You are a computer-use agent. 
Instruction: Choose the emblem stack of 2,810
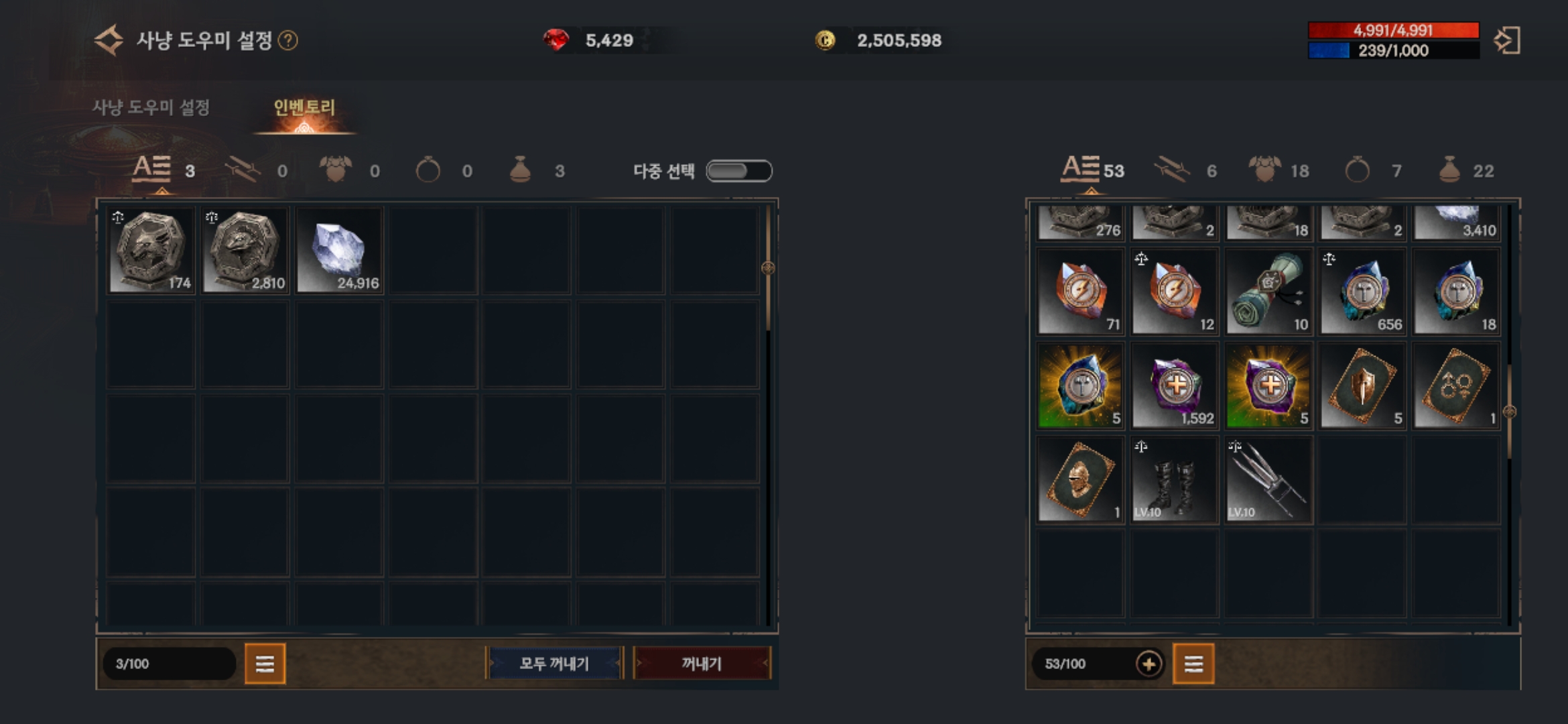pos(245,251)
